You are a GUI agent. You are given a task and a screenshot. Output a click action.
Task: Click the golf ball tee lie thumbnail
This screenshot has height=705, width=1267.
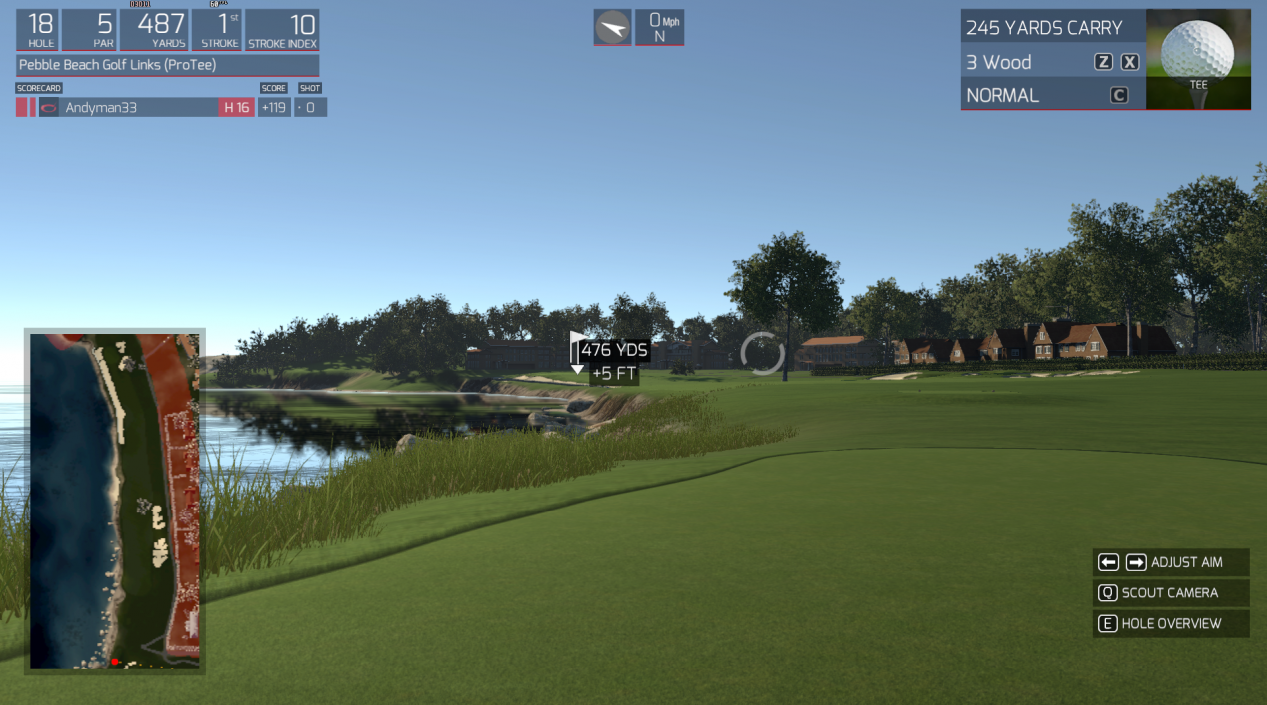[x=1198, y=59]
